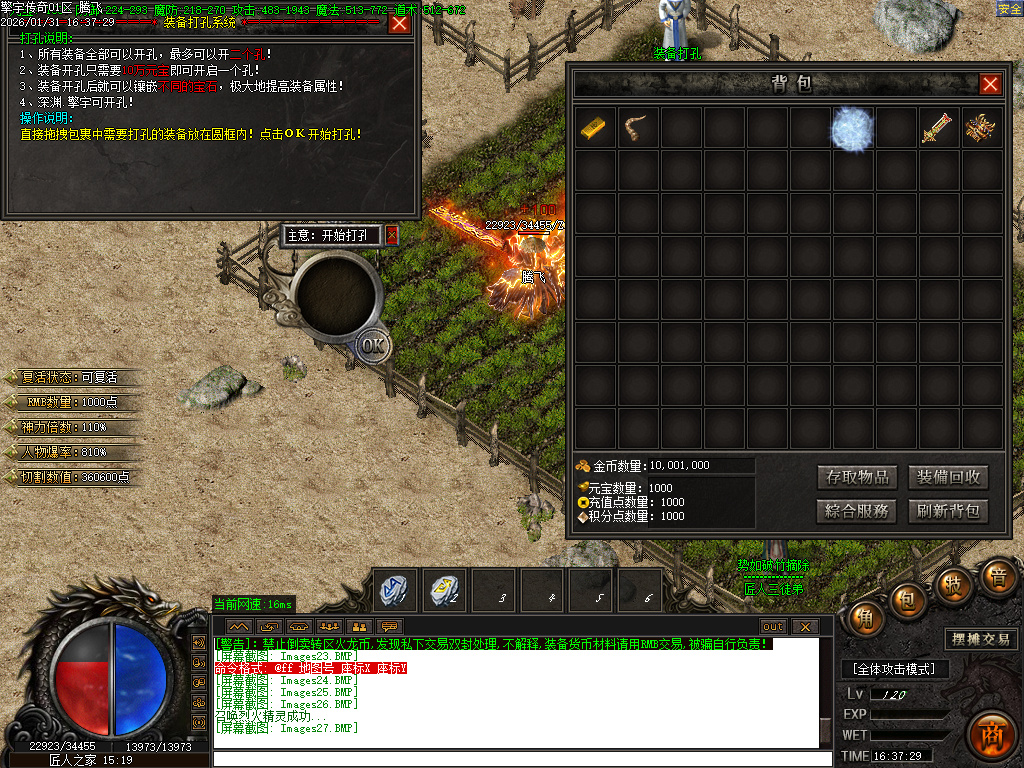
Task: Select the curved horn item slot
Action: (x=637, y=129)
